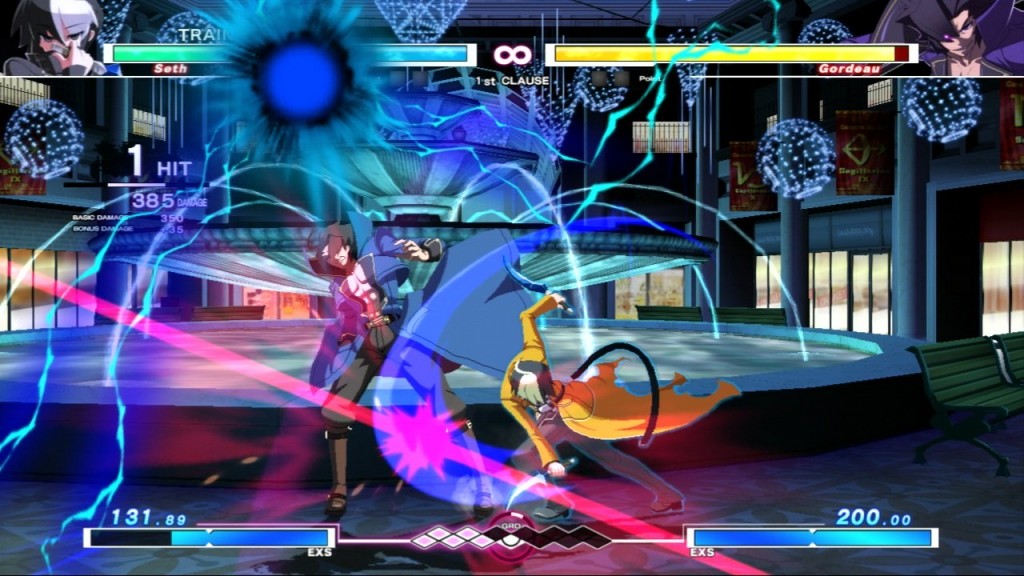
Task: Click Seth's character portrait
Action: 48,36
